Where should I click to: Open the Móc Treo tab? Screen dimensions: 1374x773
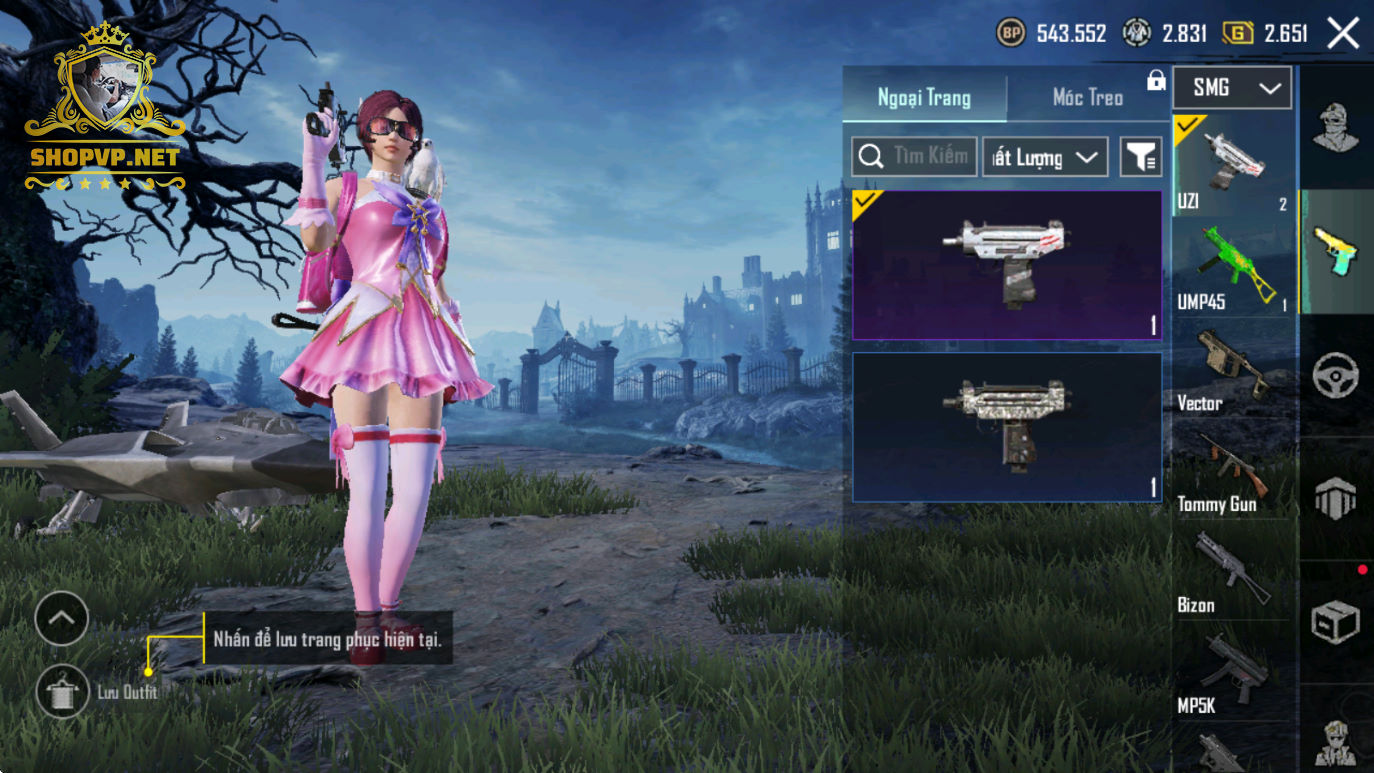click(1087, 97)
